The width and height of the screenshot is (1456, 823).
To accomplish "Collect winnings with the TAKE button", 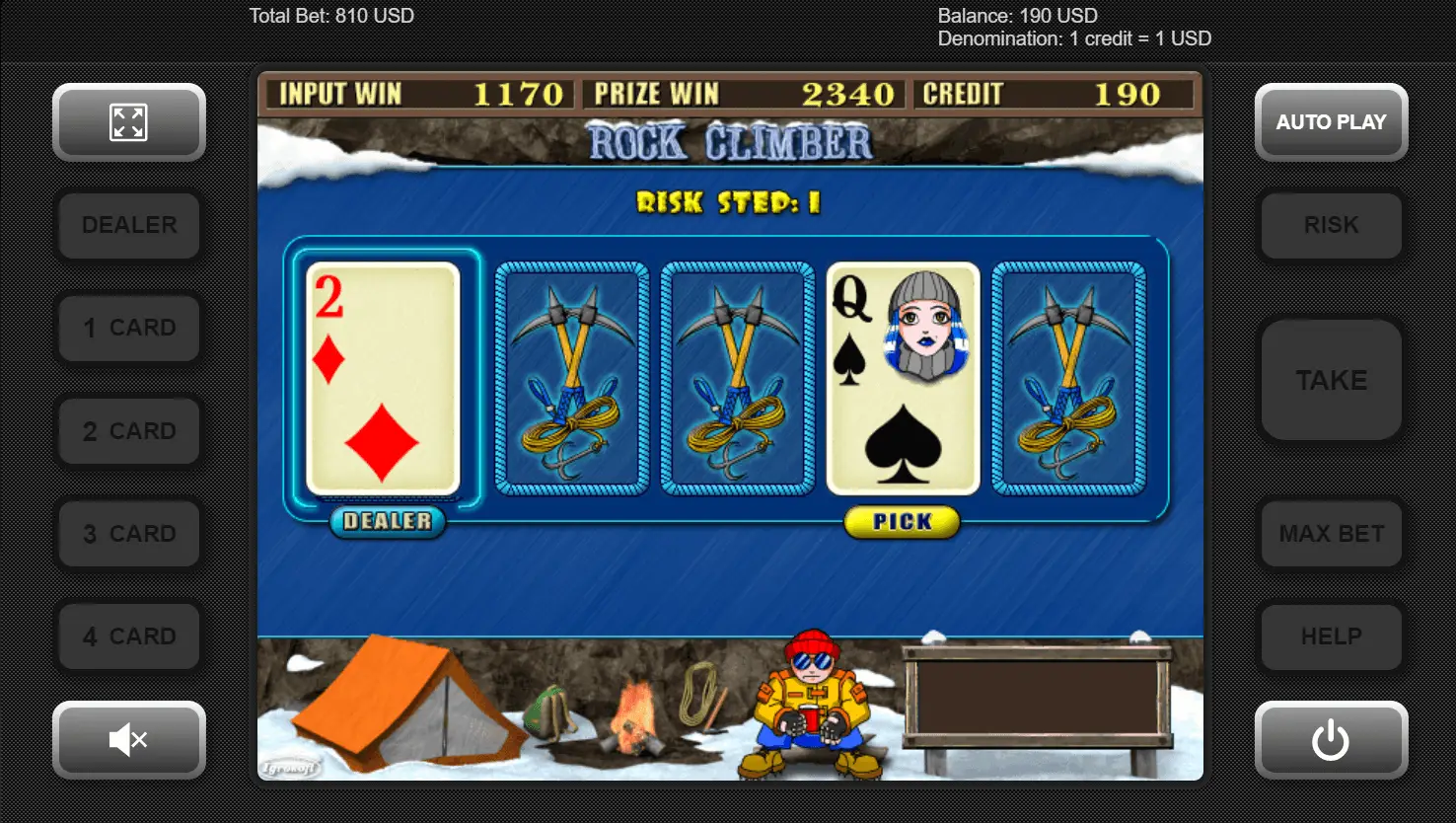I will 1331,380.
